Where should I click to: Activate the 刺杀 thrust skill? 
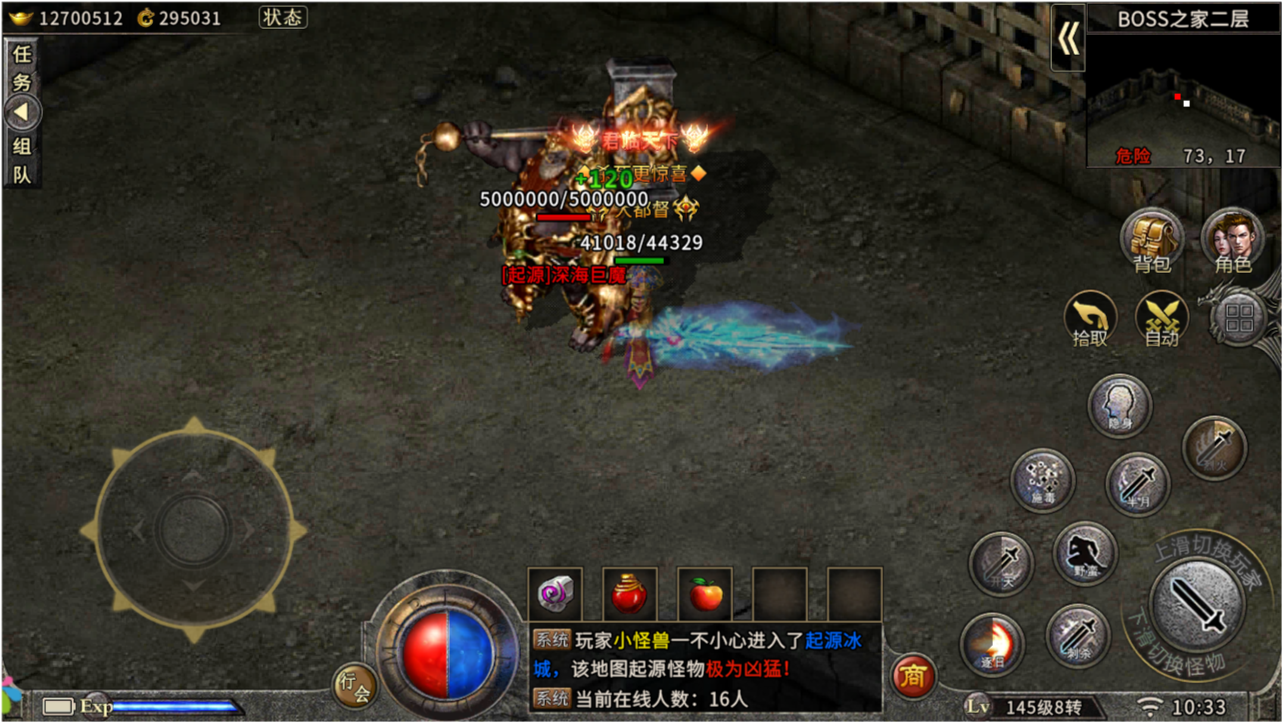click(1077, 637)
